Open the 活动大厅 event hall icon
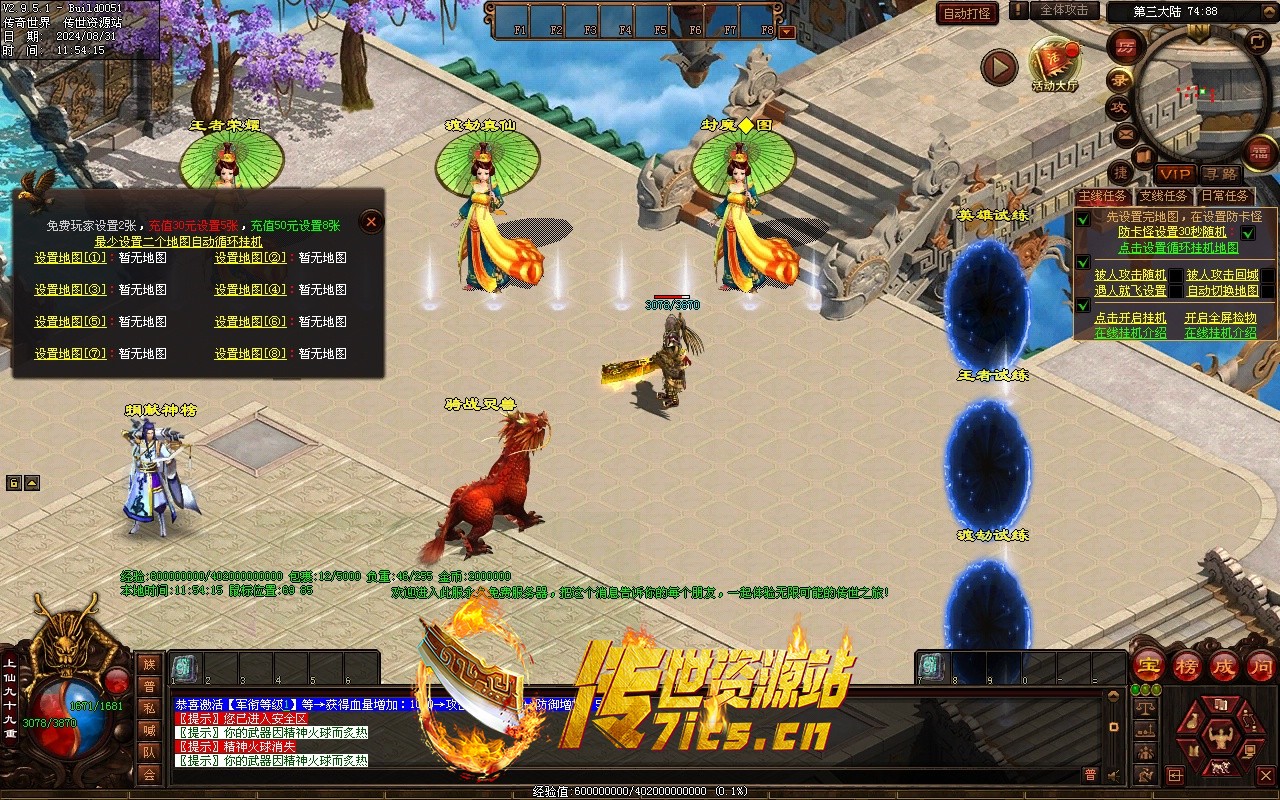Image resolution: width=1280 pixels, height=800 pixels. [x=1054, y=62]
